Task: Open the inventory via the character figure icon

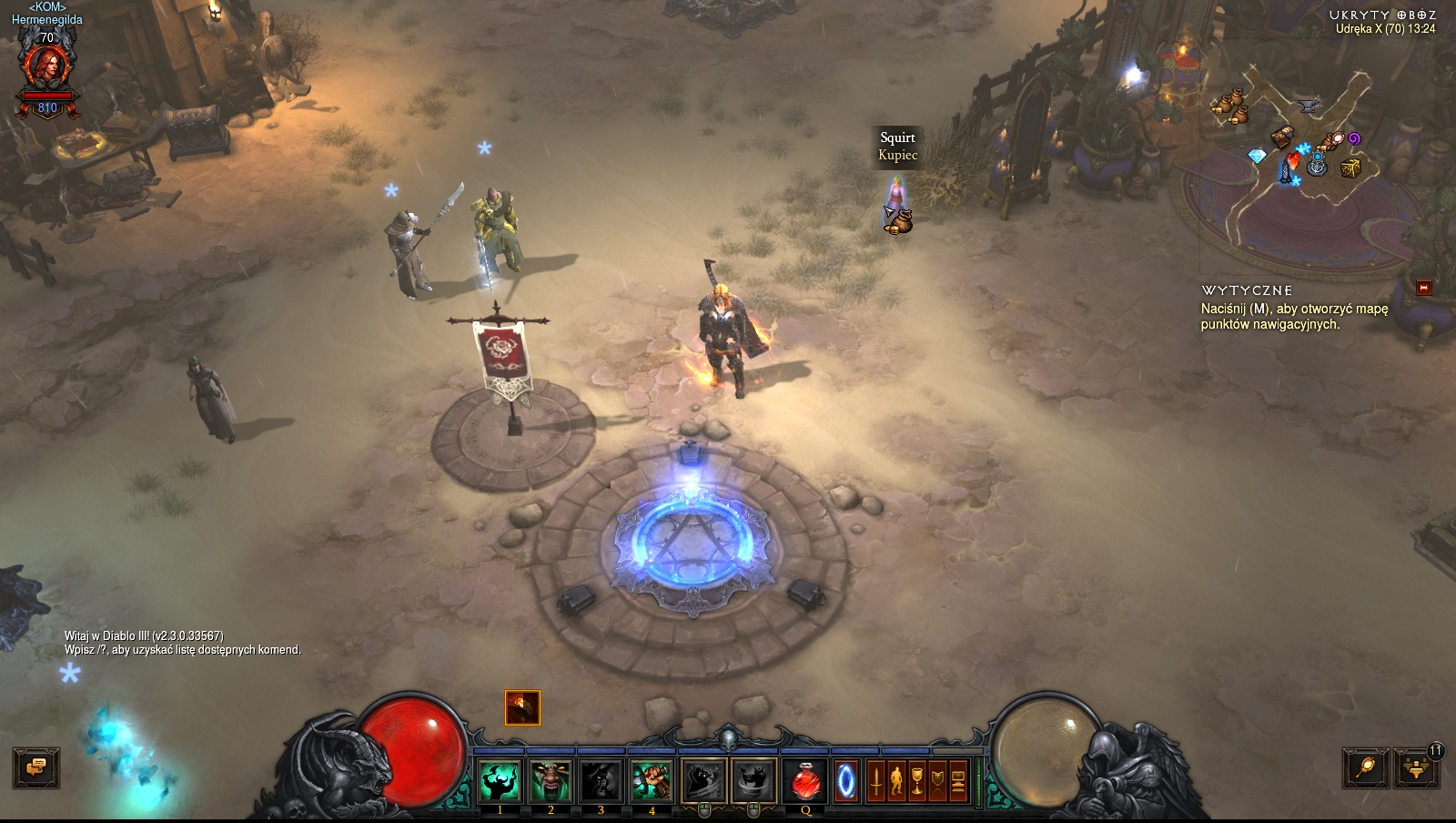Action: pos(896,781)
